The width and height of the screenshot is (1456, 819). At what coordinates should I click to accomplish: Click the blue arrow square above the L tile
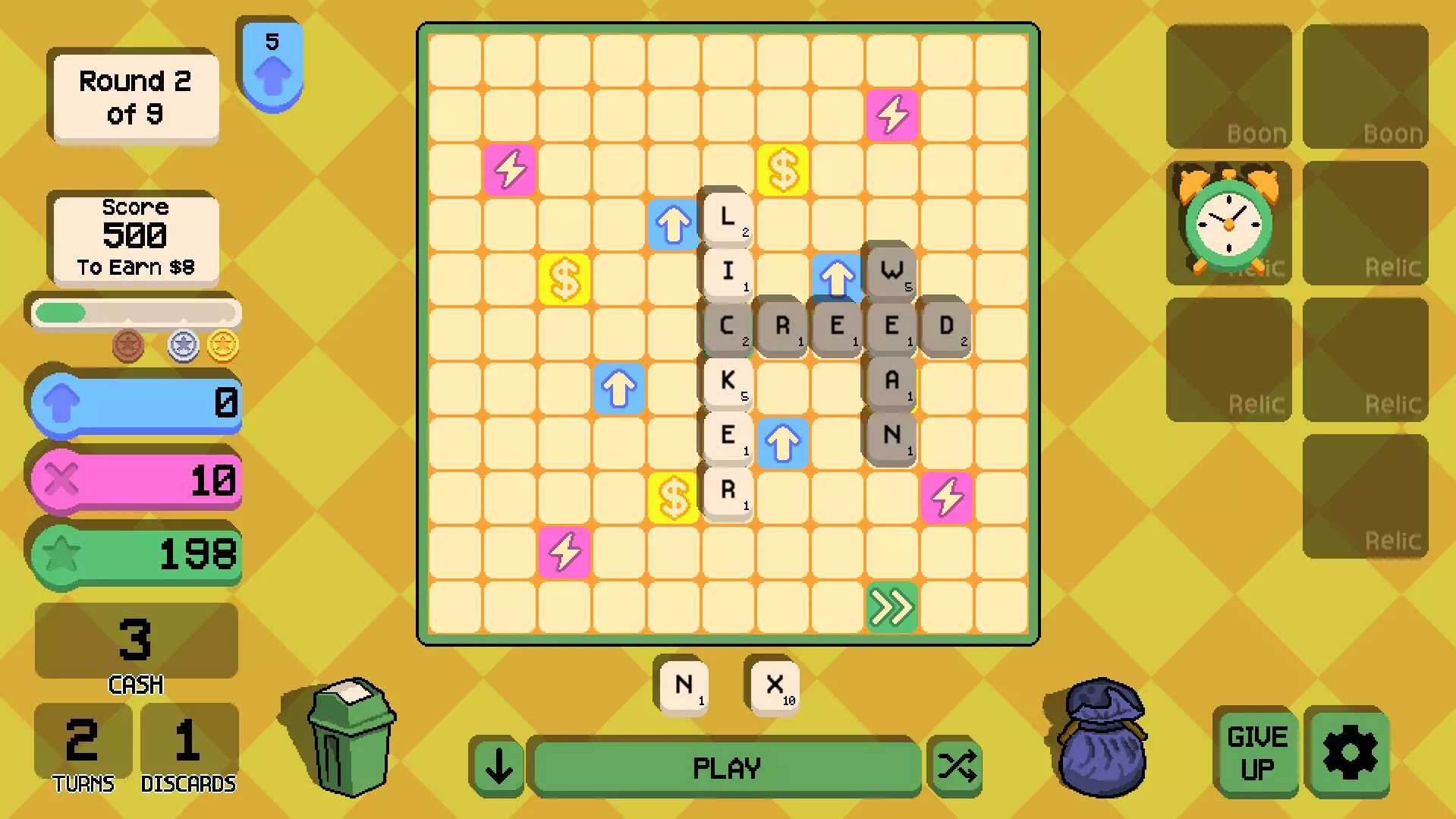point(673,223)
